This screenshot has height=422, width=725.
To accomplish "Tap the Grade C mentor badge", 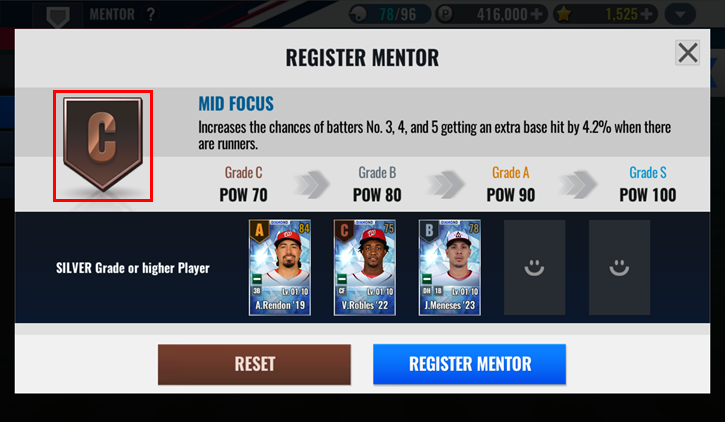I will pyautogui.click(x=103, y=145).
